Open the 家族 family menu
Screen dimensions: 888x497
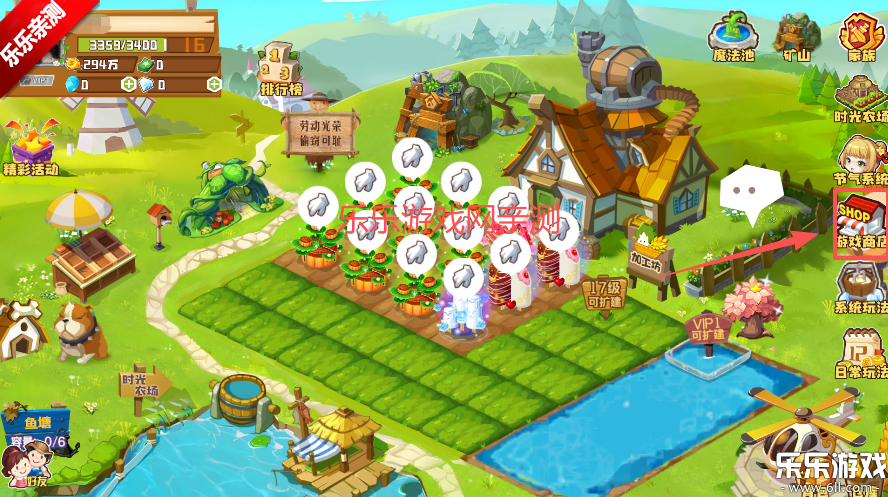point(858,37)
